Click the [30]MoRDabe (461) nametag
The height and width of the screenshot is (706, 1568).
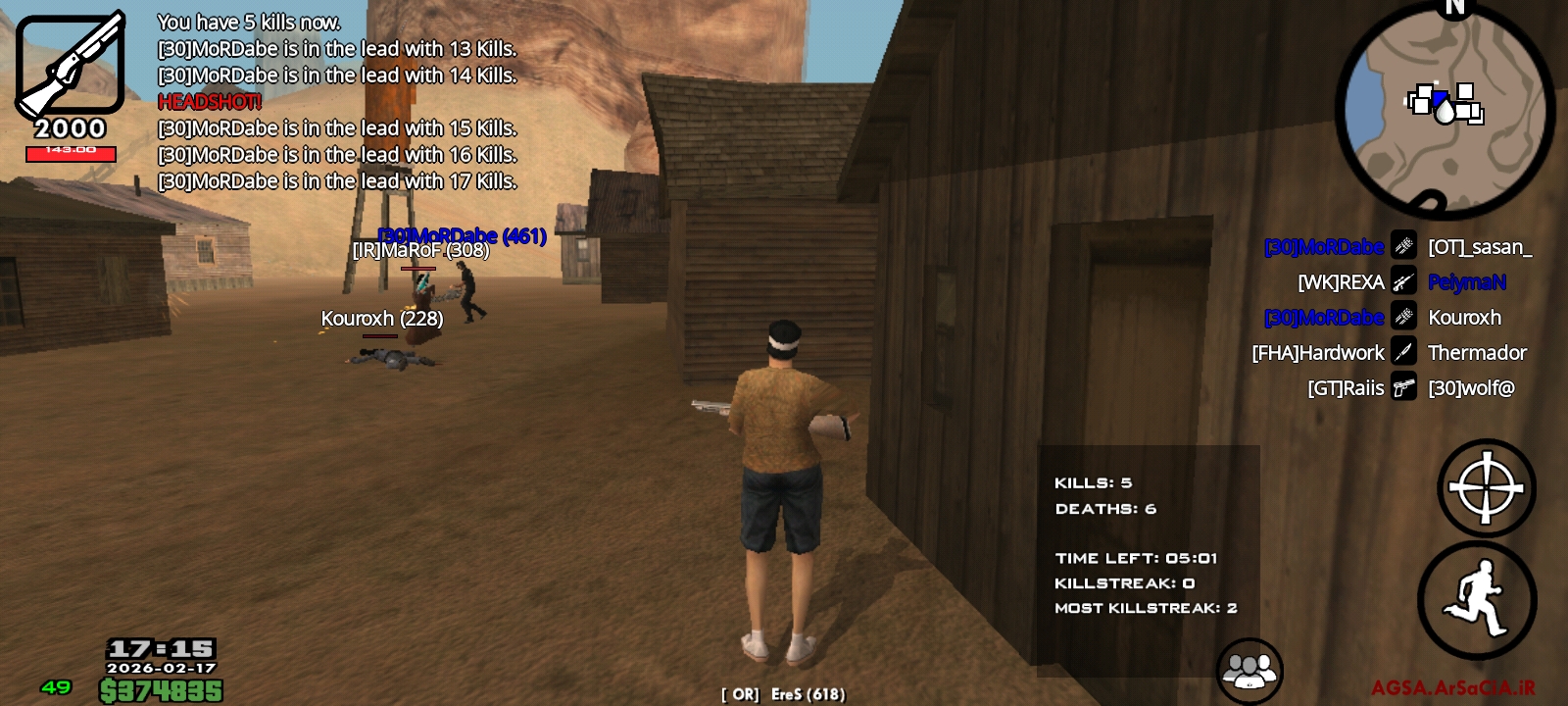click(461, 234)
